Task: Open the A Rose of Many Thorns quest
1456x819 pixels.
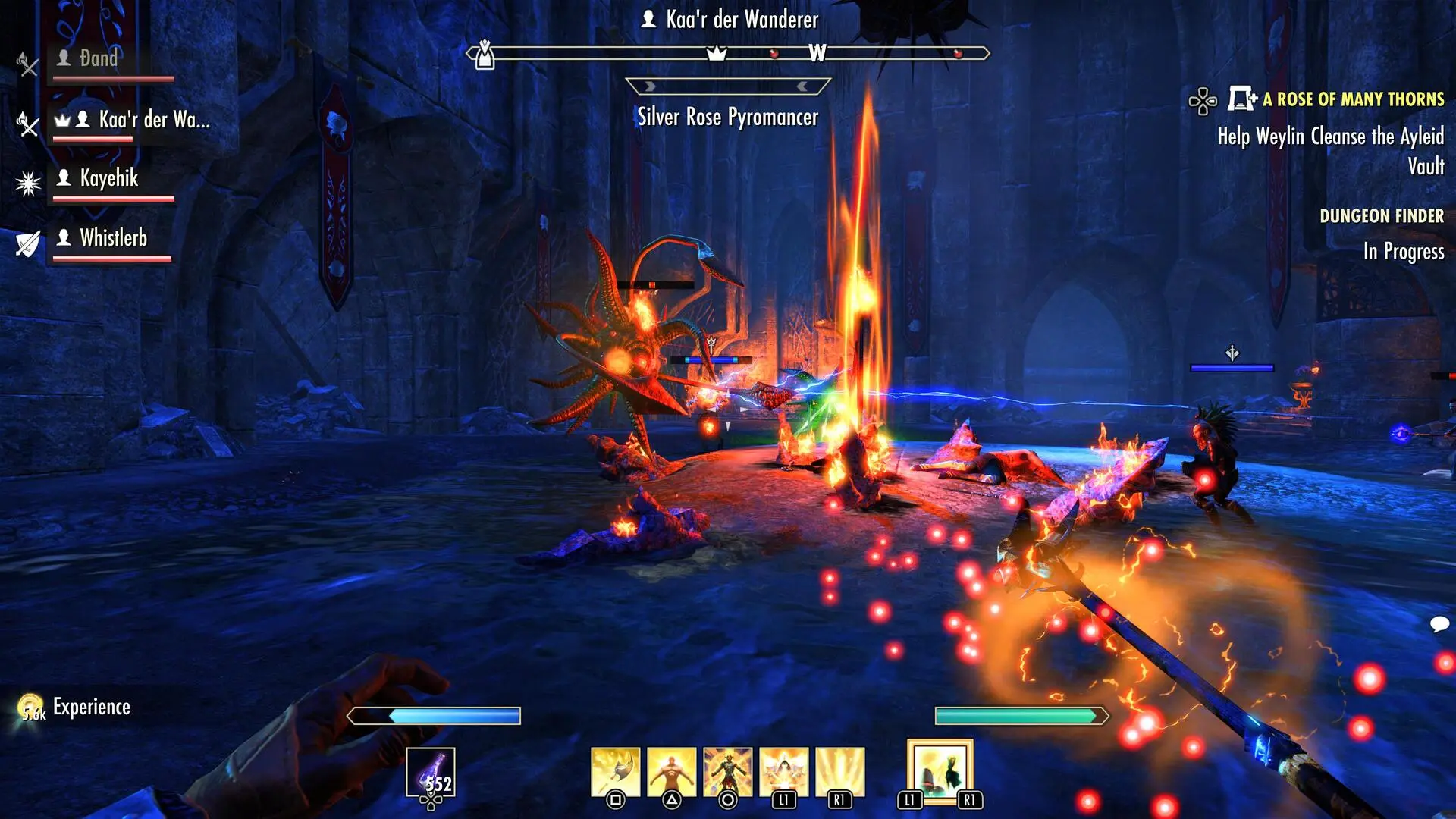Action: tap(1352, 99)
